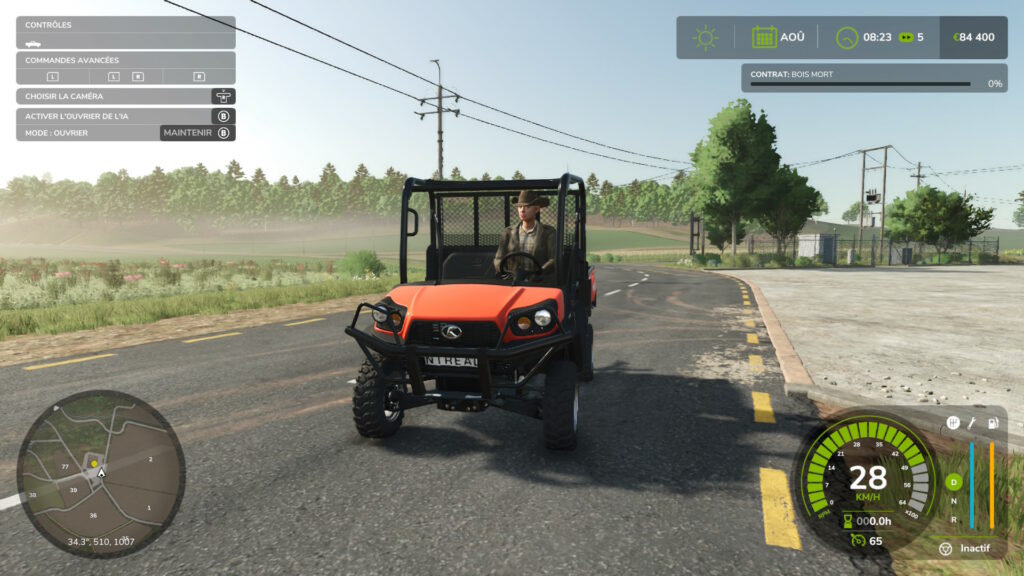Select the vehicle icon under Contrôles
Viewport: 1024px width, 576px height.
tap(34, 43)
